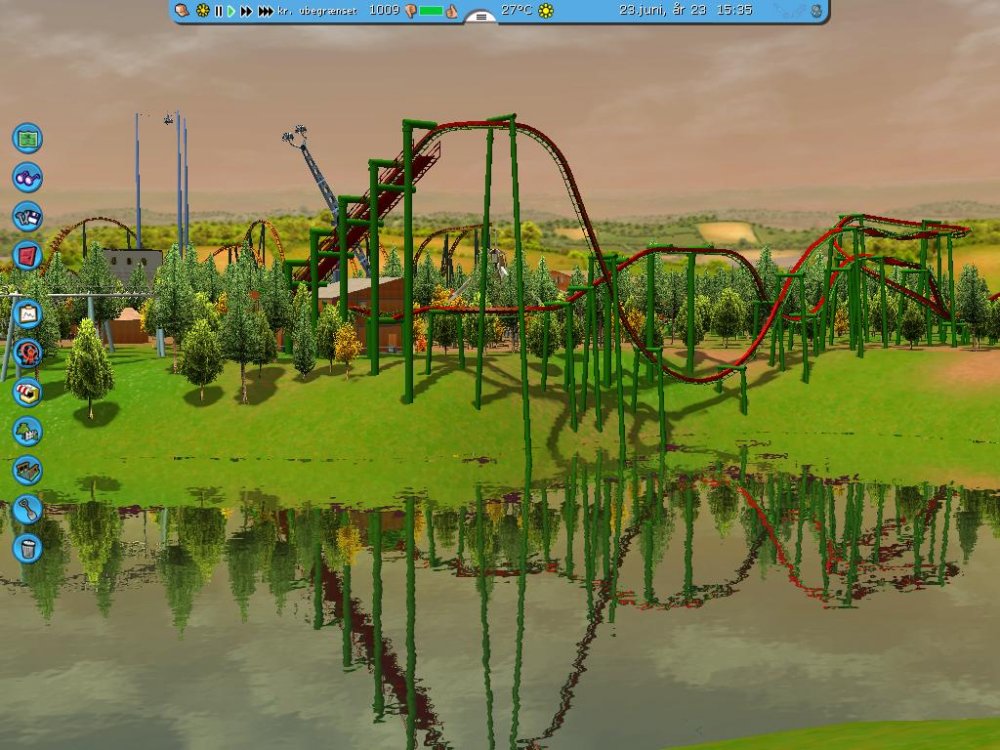Open the paths and queues builder
This screenshot has height=750, width=1000.
pyautogui.click(x=27, y=469)
